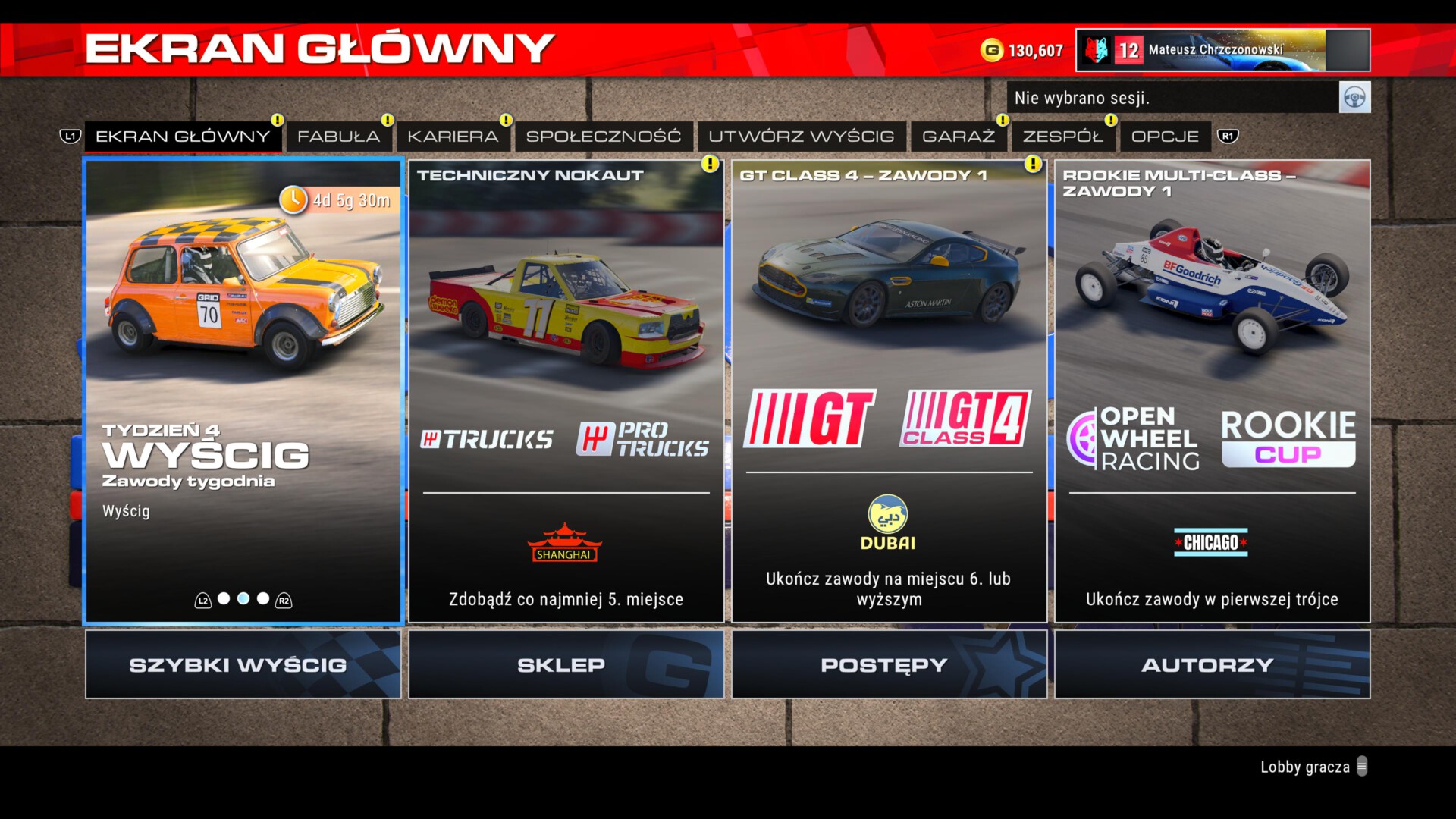Open the Opcje tab
The image size is (1456, 819).
[x=1165, y=136]
